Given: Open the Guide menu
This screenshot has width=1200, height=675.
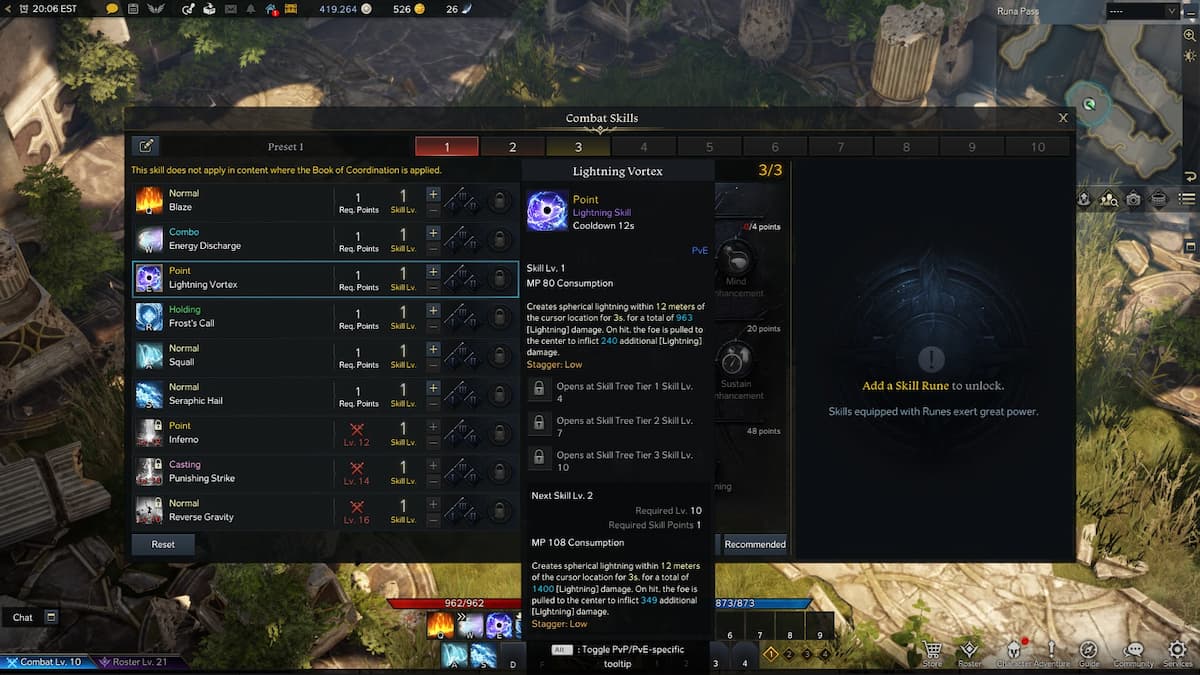Looking at the screenshot, I should (1089, 653).
